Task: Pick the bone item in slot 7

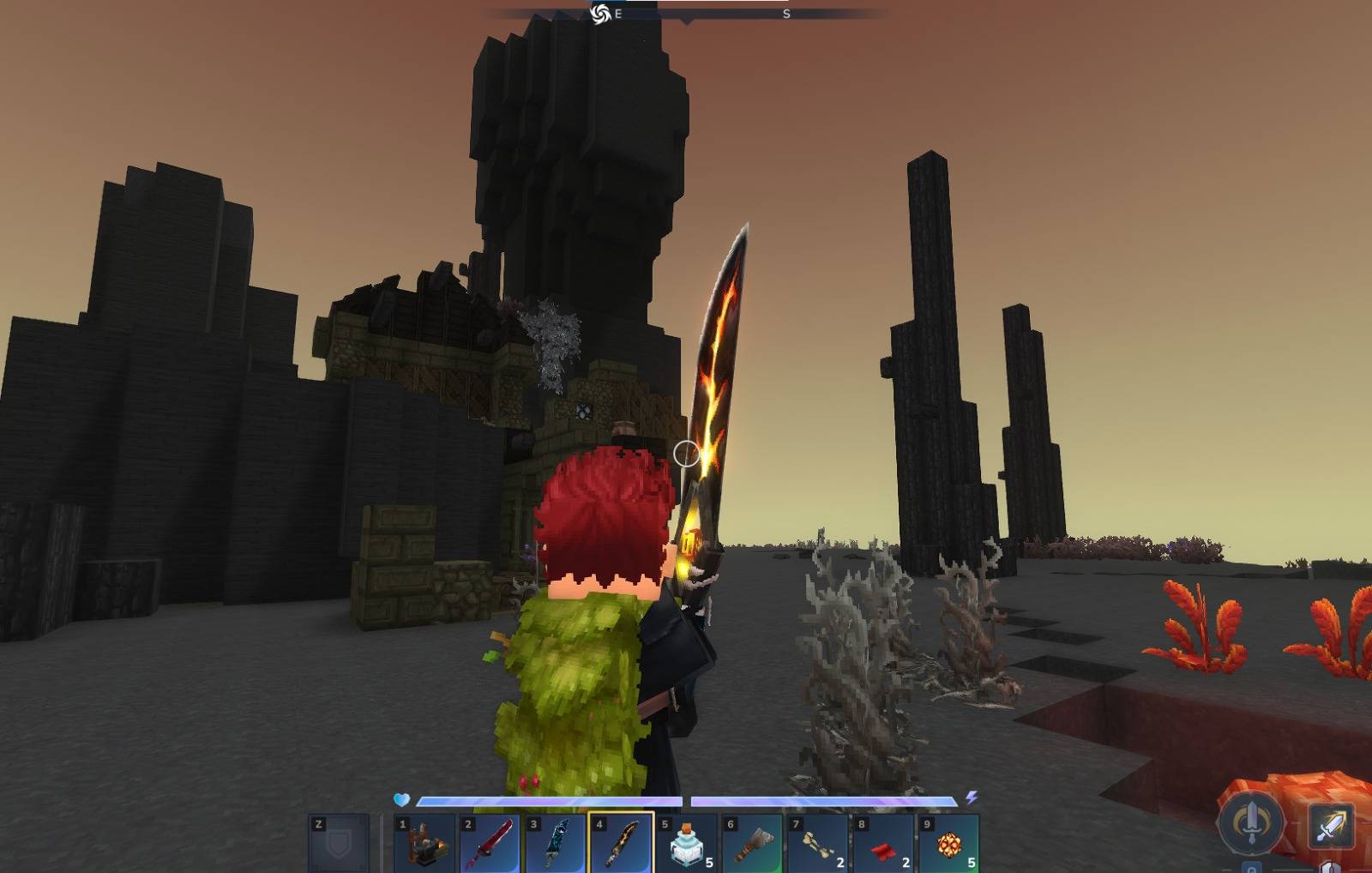Action: click(x=818, y=842)
